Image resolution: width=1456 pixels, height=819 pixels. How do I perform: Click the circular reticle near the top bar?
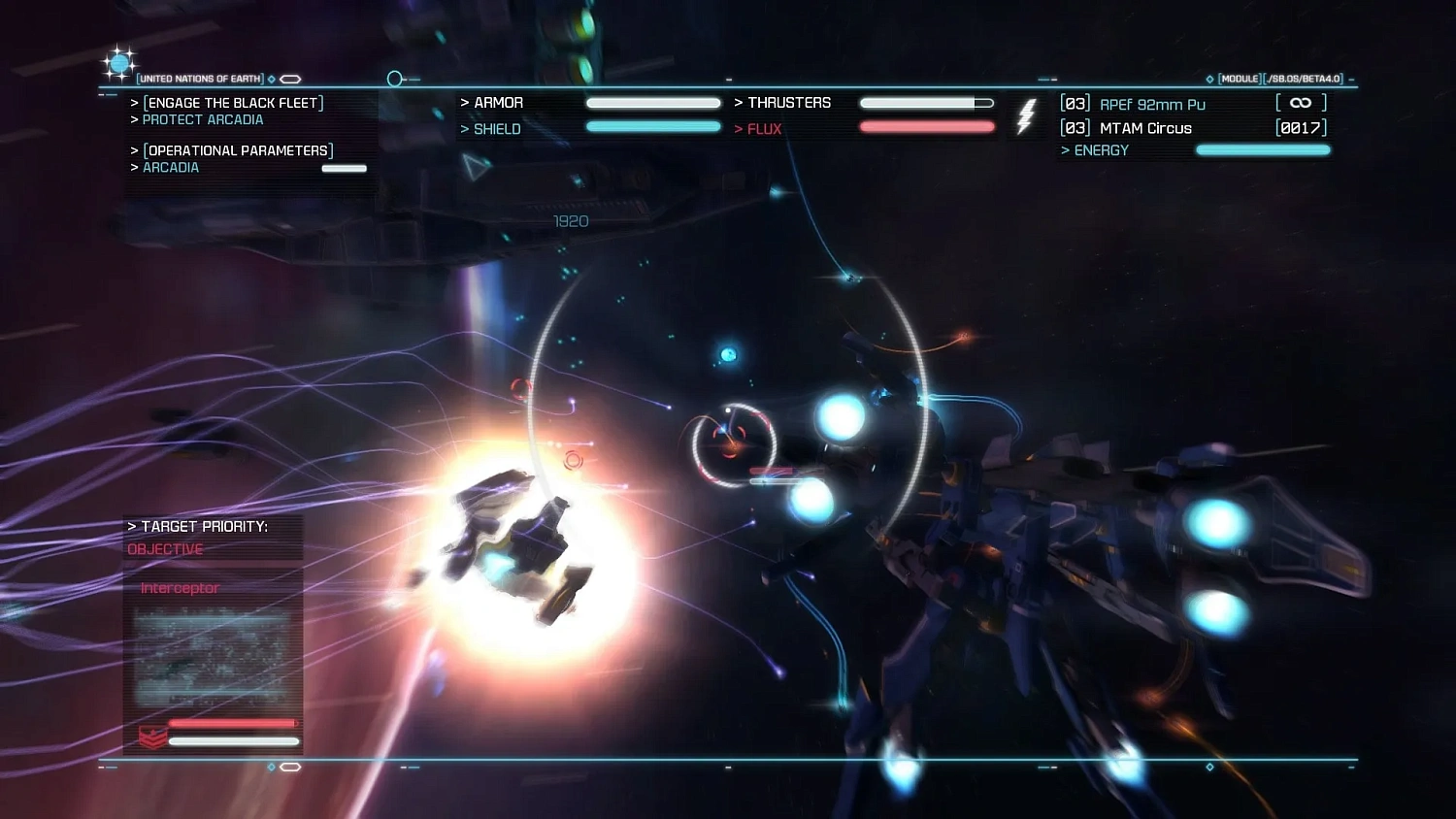tap(394, 78)
